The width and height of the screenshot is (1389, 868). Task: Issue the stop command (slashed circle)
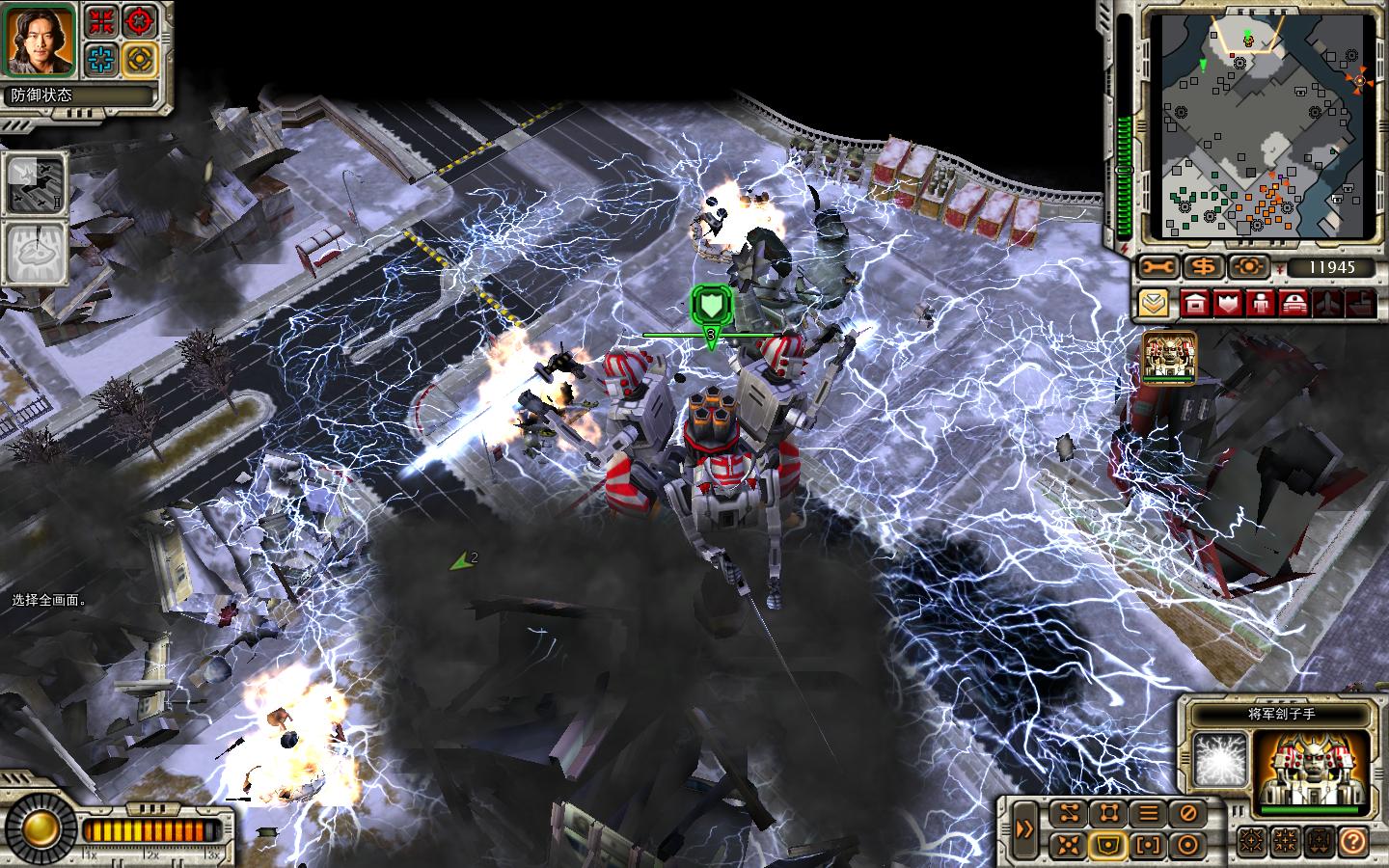(1186, 813)
